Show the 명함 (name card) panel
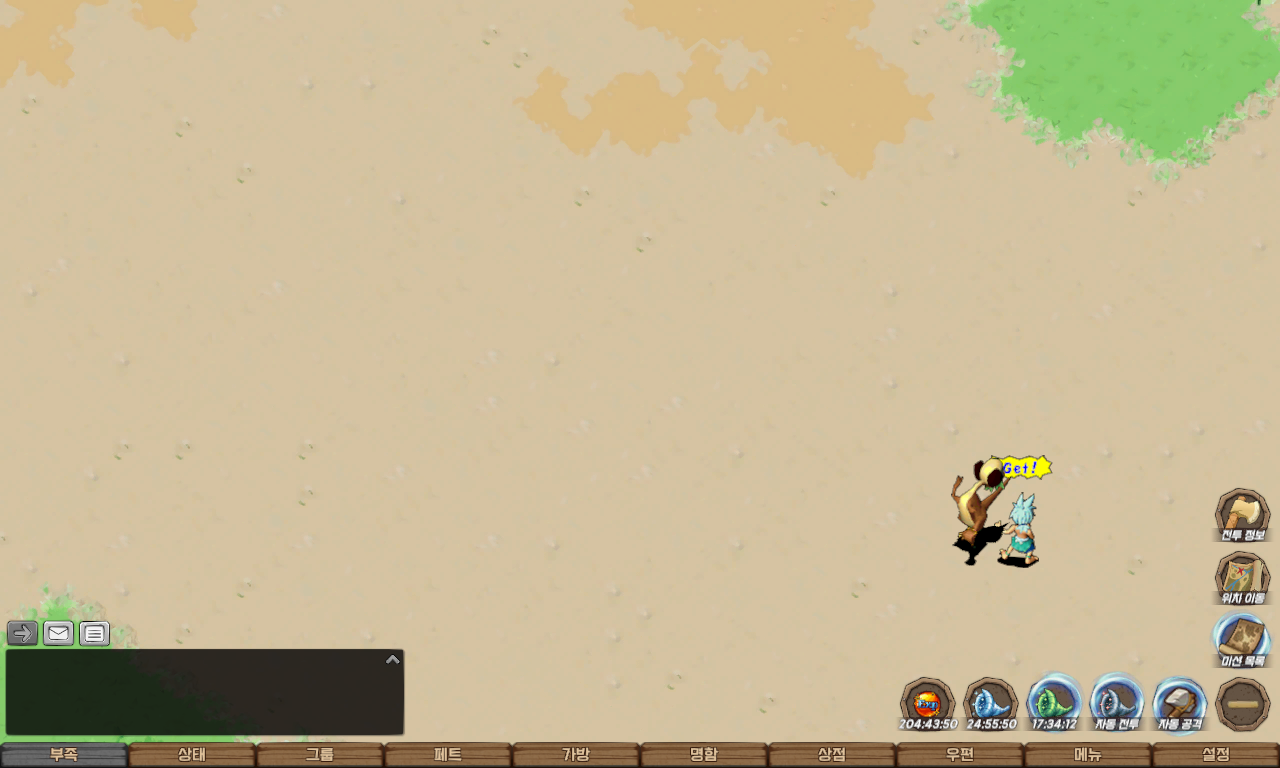This screenshot has height=768, width=1280. pos(704,755)
